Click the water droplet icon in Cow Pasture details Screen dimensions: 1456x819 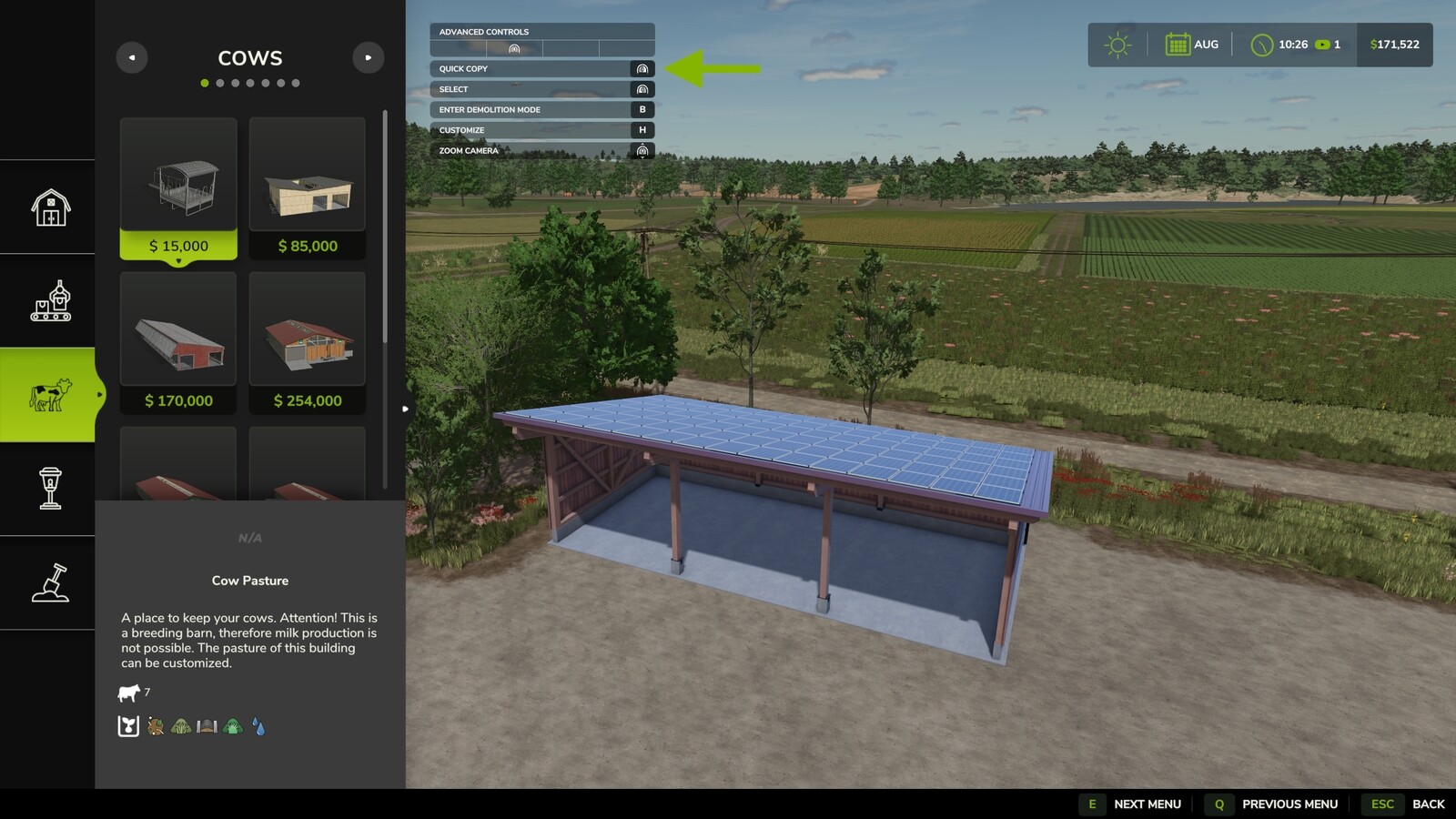click(258, 727)
